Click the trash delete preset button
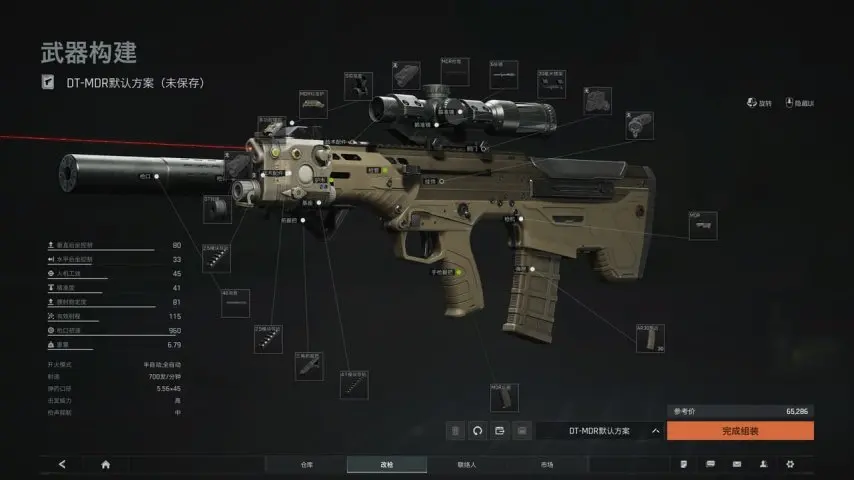854x480 pixels. (455, 431)
